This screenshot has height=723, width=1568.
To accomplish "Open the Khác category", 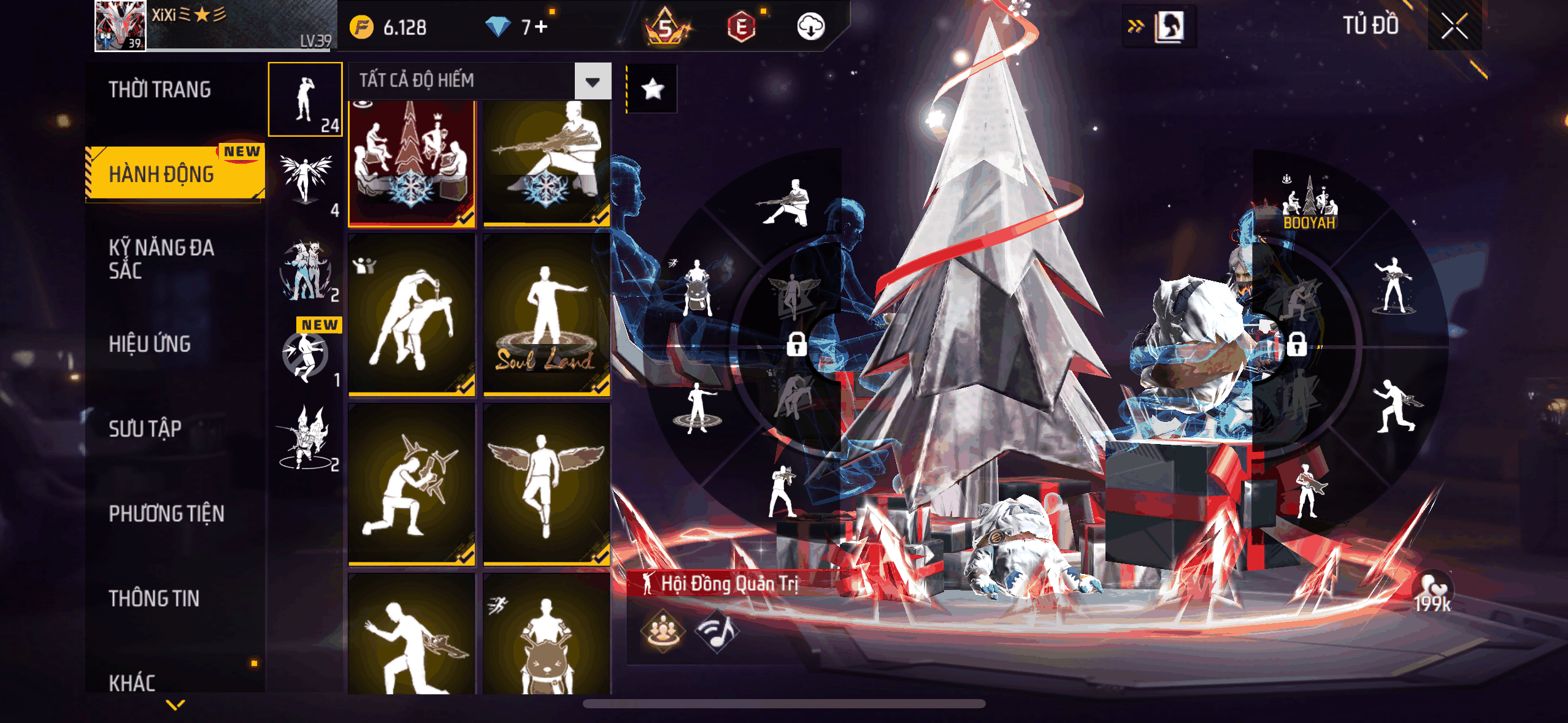I will (x=133, y=682).
